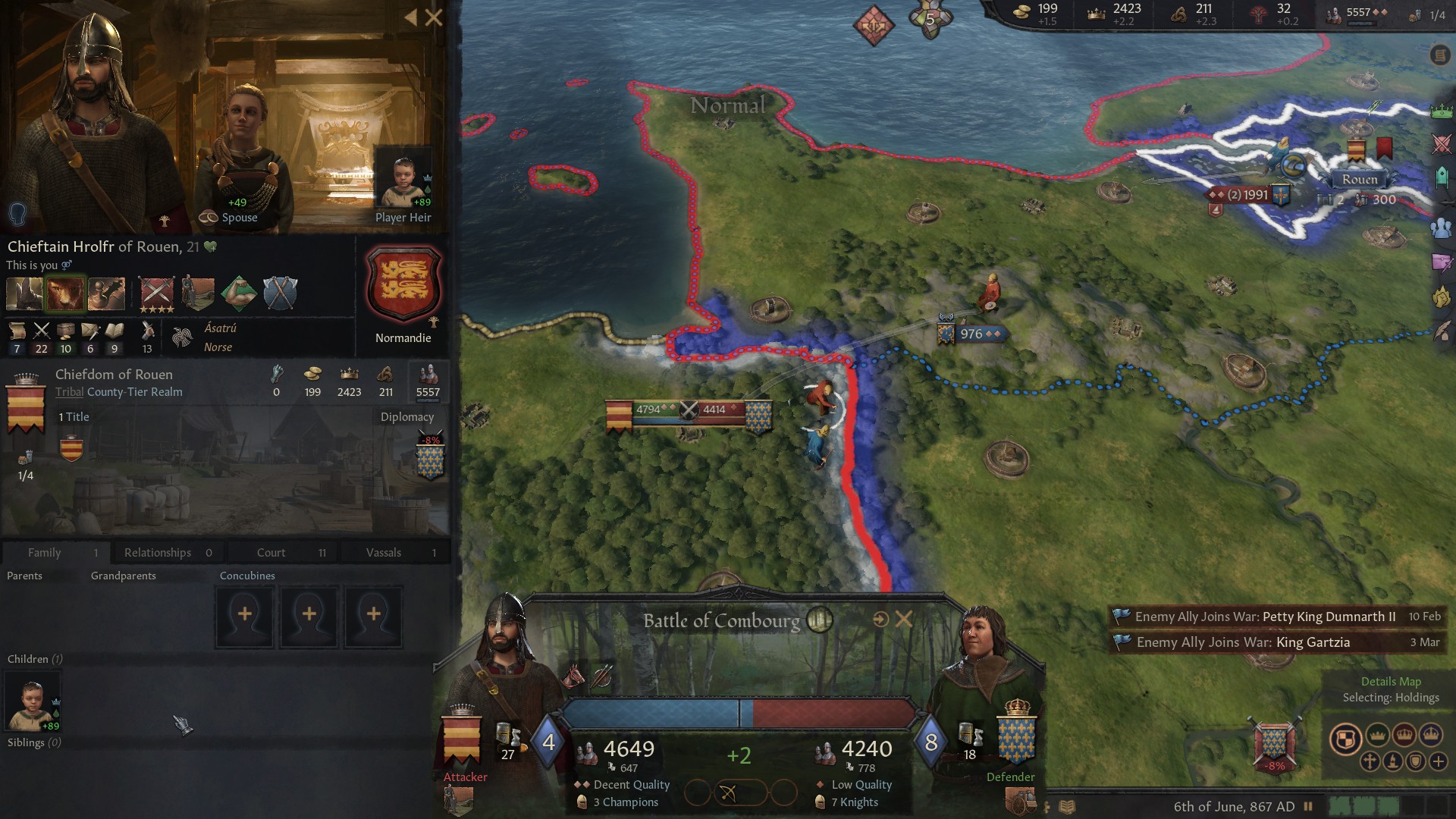The width and height of the screenshot is (1456, 819).
Task: Expand the Details Map panel
Action: coord(1392,681)
